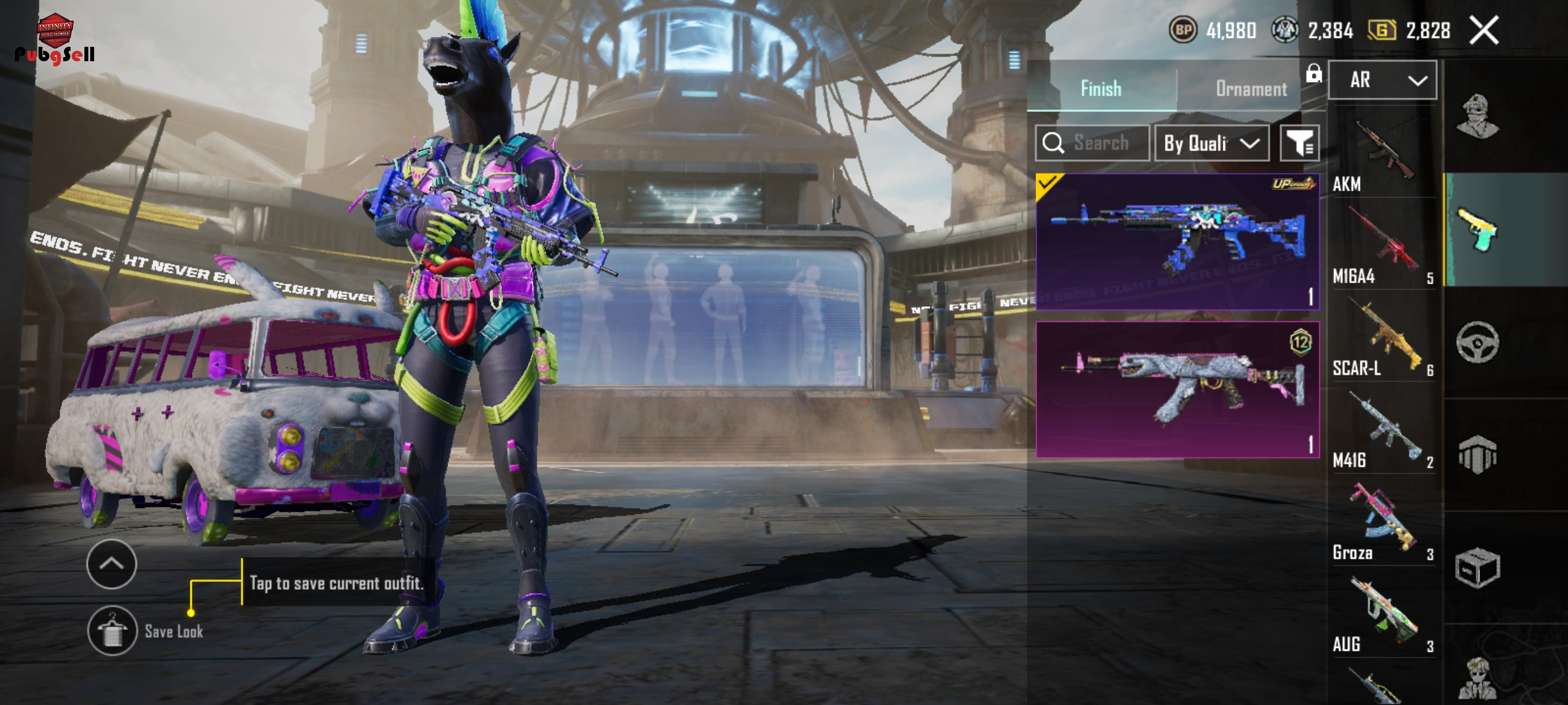Select the furry grey AKM skin

[1177, 389]
